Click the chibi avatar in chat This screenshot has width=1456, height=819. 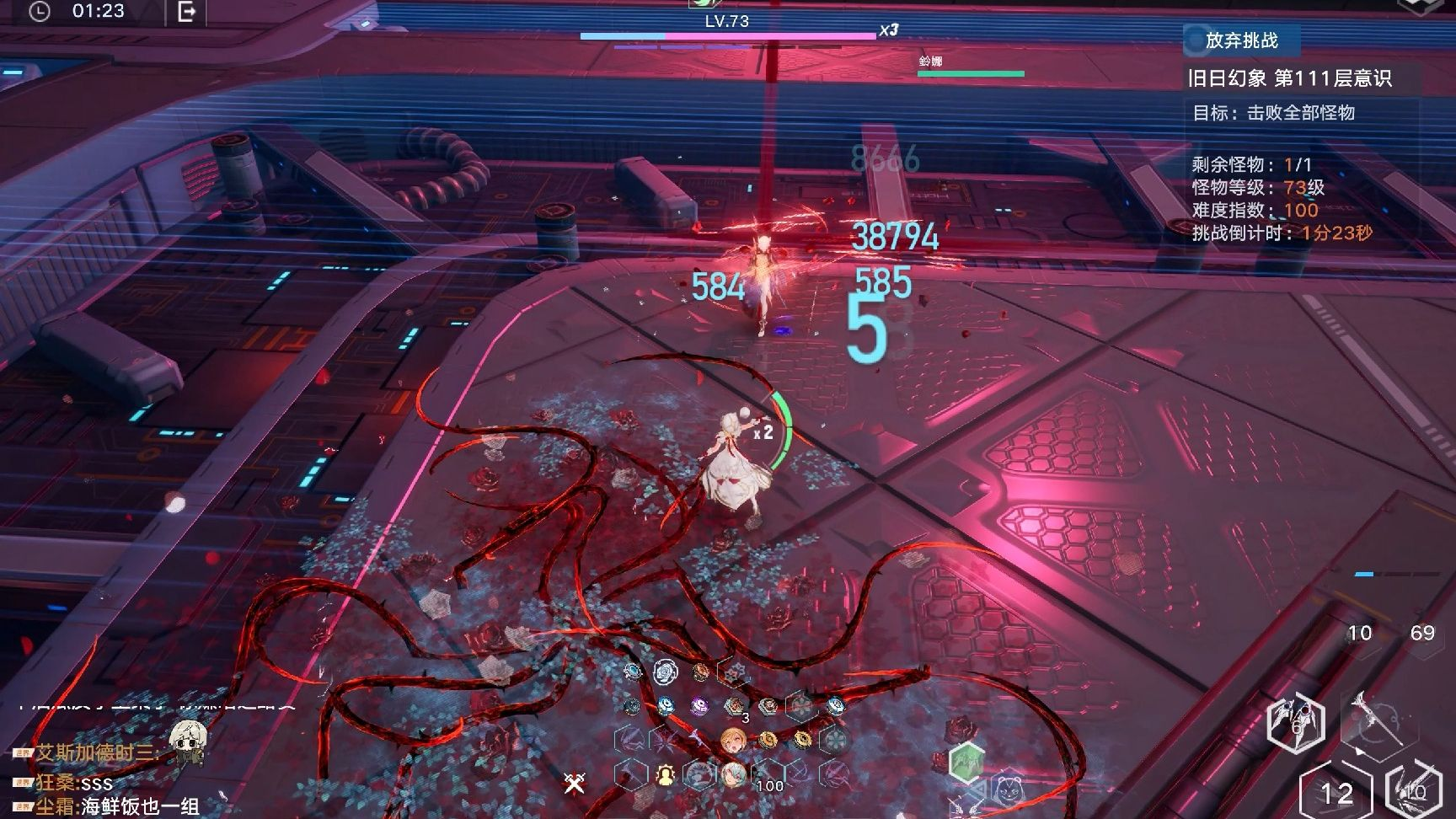click(187, 741)
